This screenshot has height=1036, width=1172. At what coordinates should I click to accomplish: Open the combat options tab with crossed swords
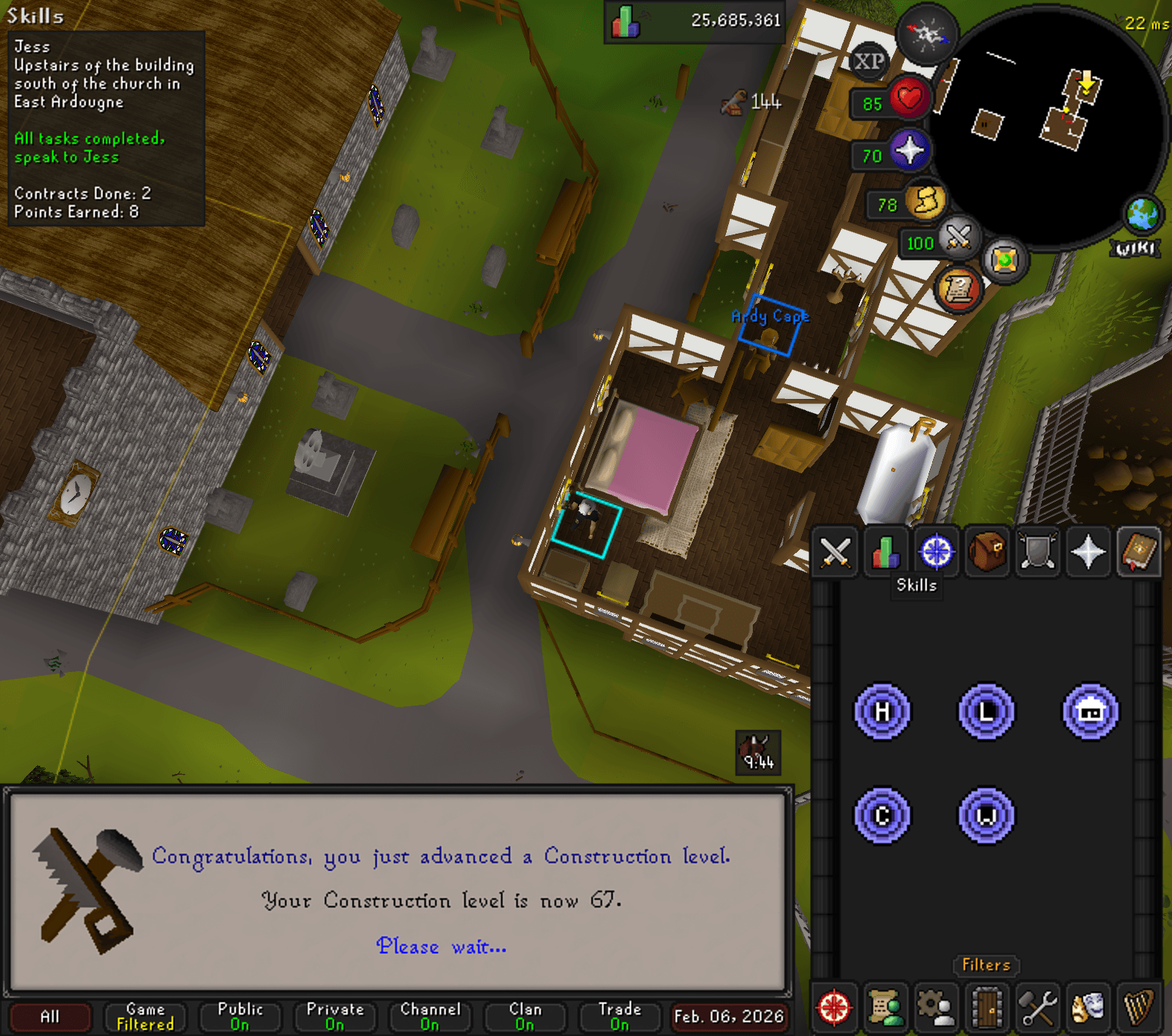pos(834,552)
